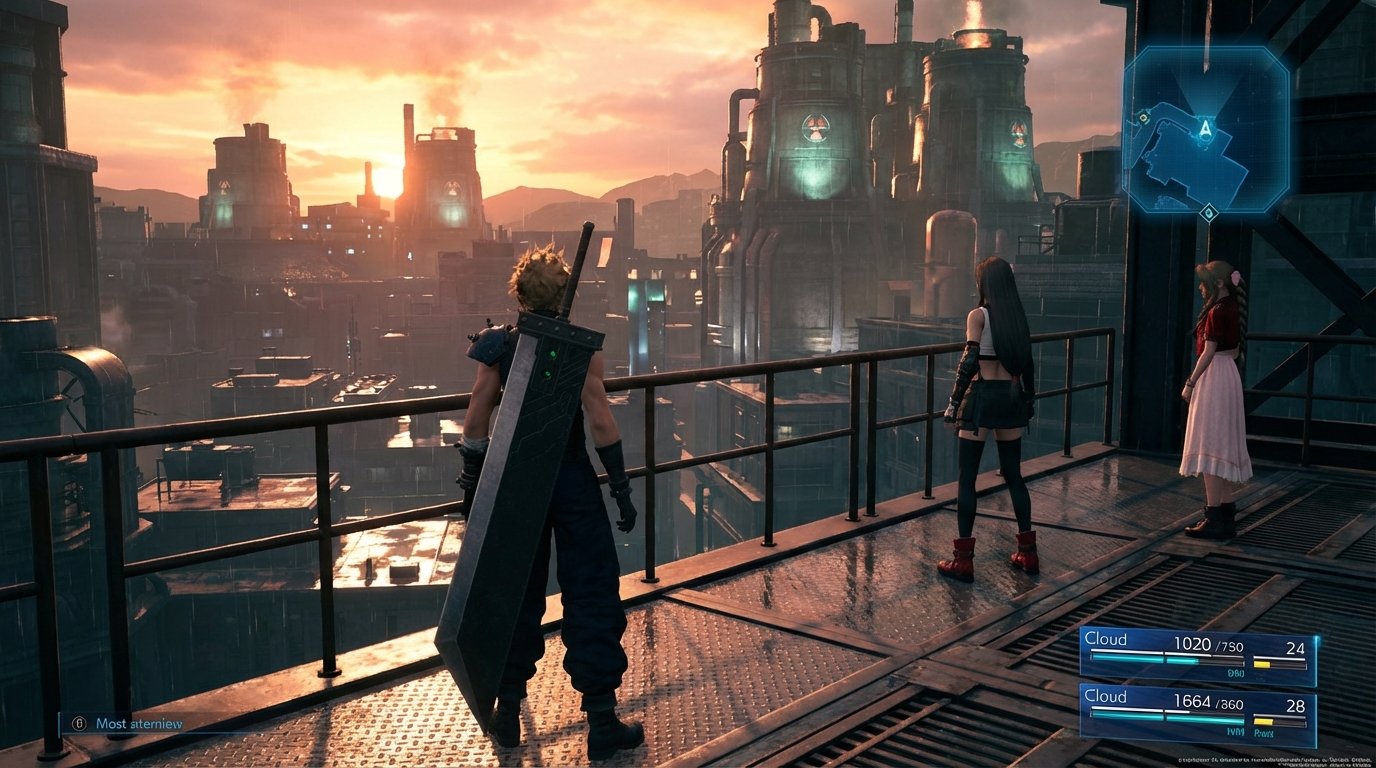The height and width of the screenshot is (768, 1376).
Task: Click the glowing corner indicator of the upper status bar
Action: pos(1317,638)
